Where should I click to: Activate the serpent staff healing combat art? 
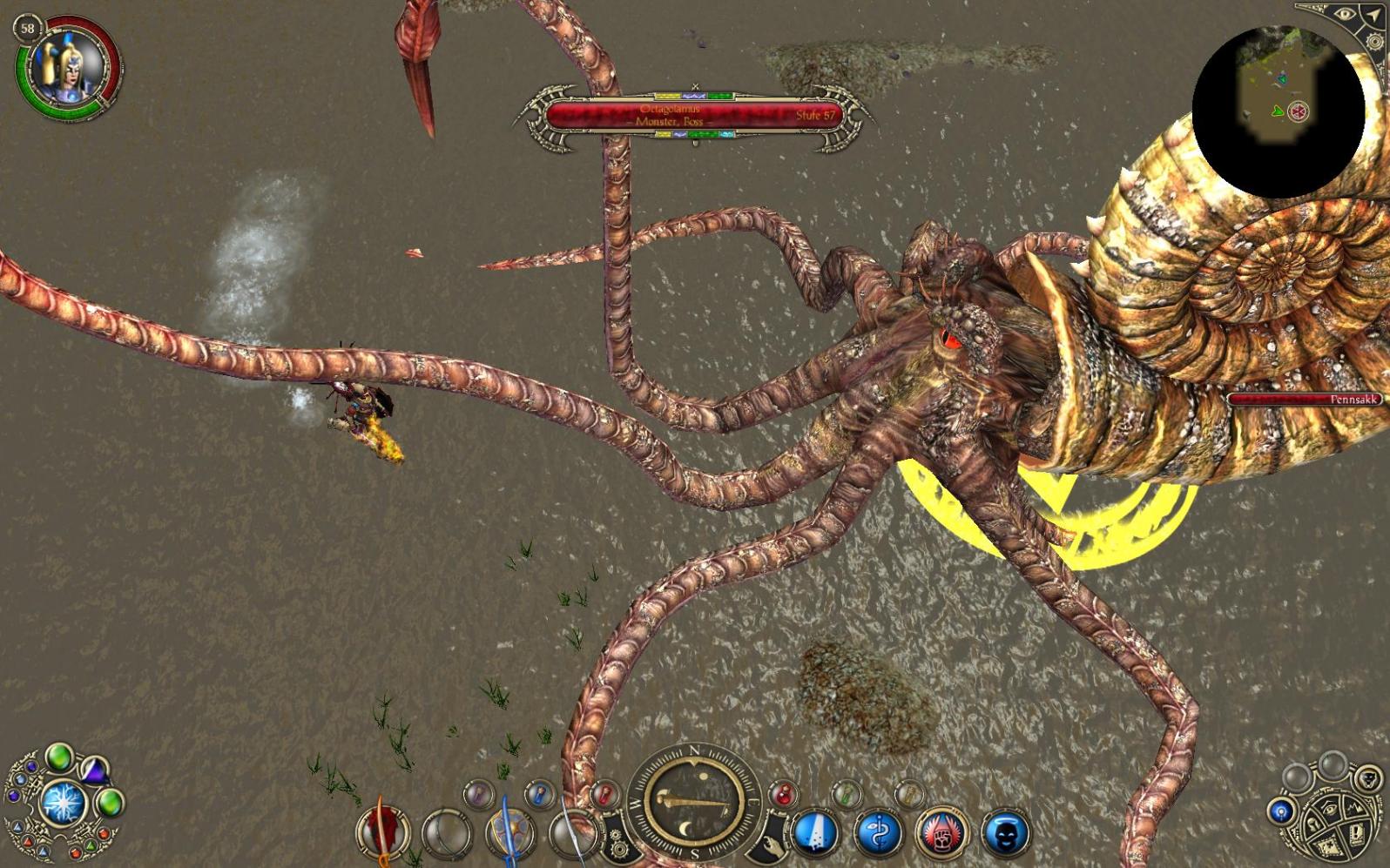tap(877, 831)
